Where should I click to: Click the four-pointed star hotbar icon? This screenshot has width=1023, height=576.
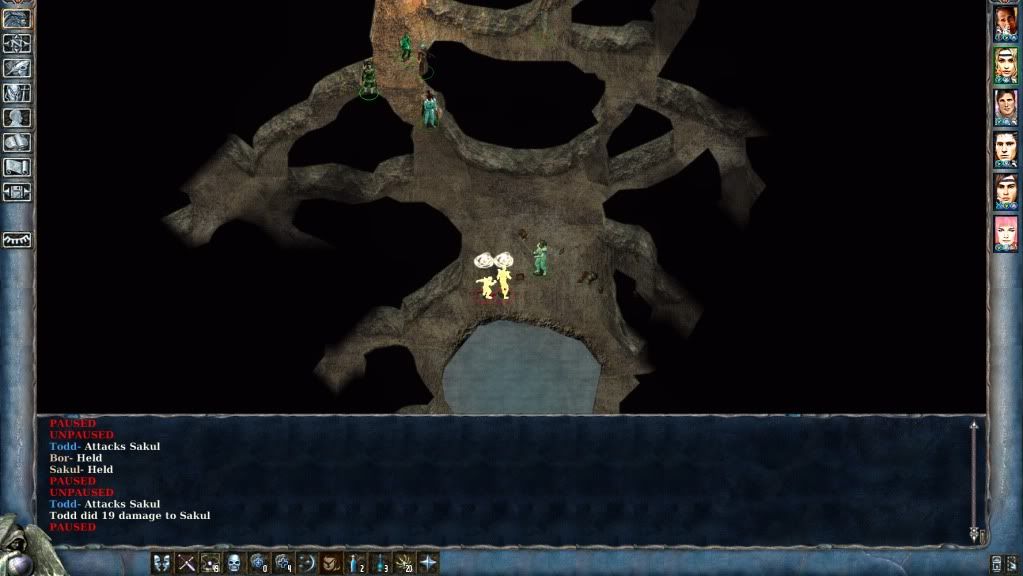428,563
